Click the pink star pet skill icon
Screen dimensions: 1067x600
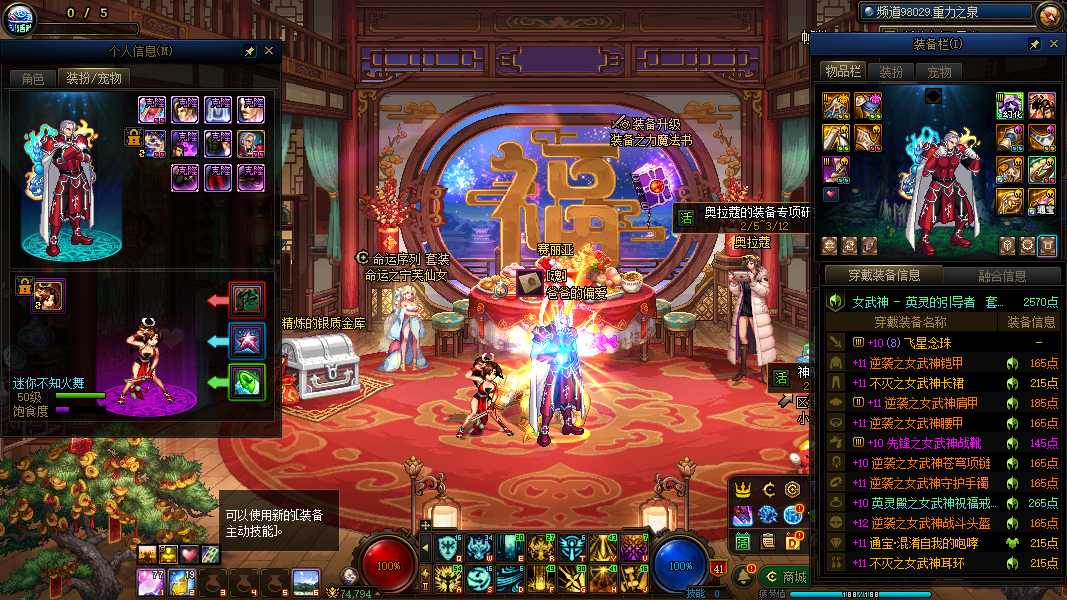pos(247,340)
